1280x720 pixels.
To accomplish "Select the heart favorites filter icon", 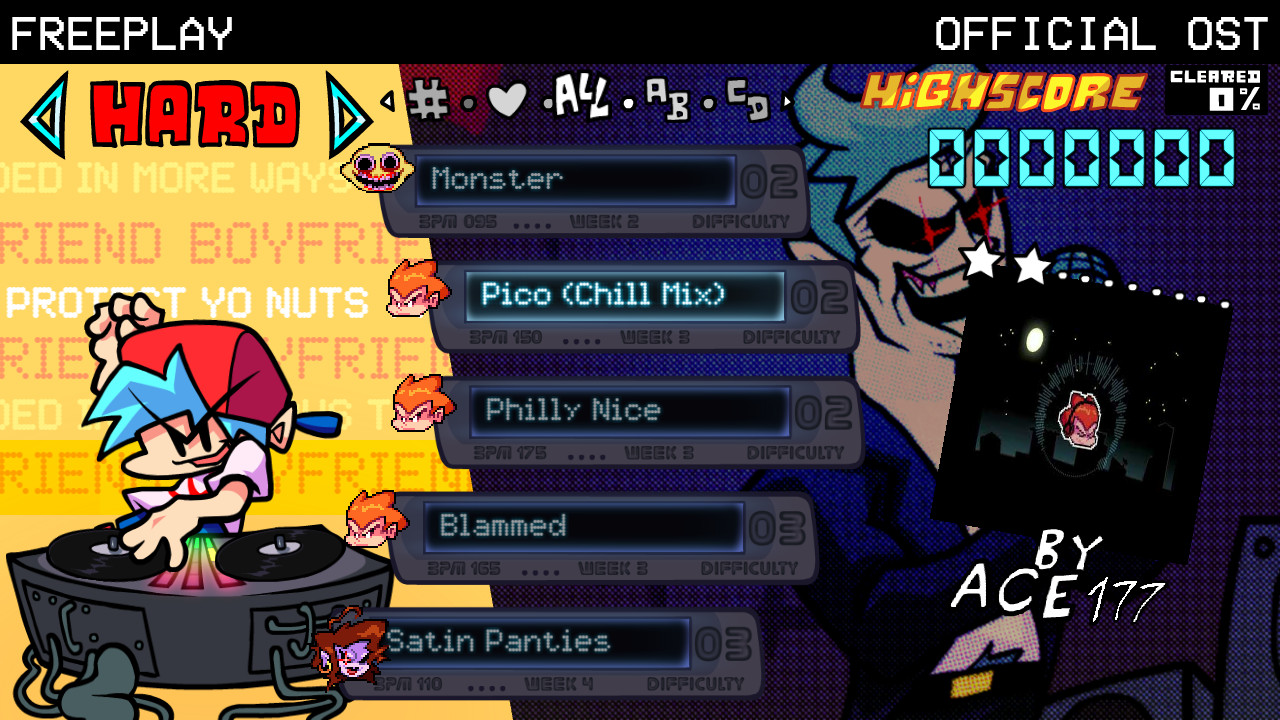I will coord(508,100).
